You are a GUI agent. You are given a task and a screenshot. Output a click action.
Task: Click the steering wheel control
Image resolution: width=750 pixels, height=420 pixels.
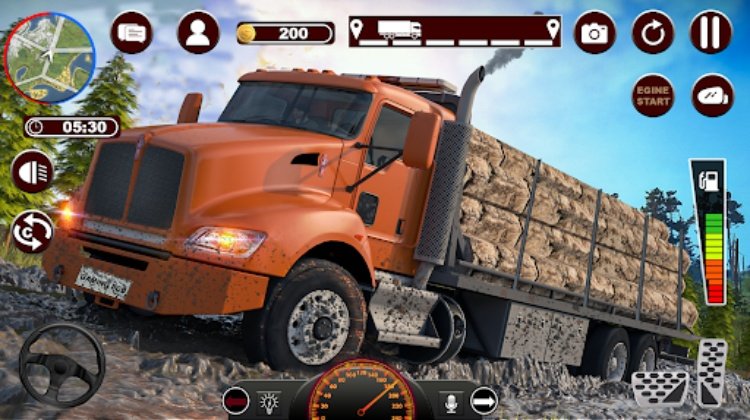[62, 364]
